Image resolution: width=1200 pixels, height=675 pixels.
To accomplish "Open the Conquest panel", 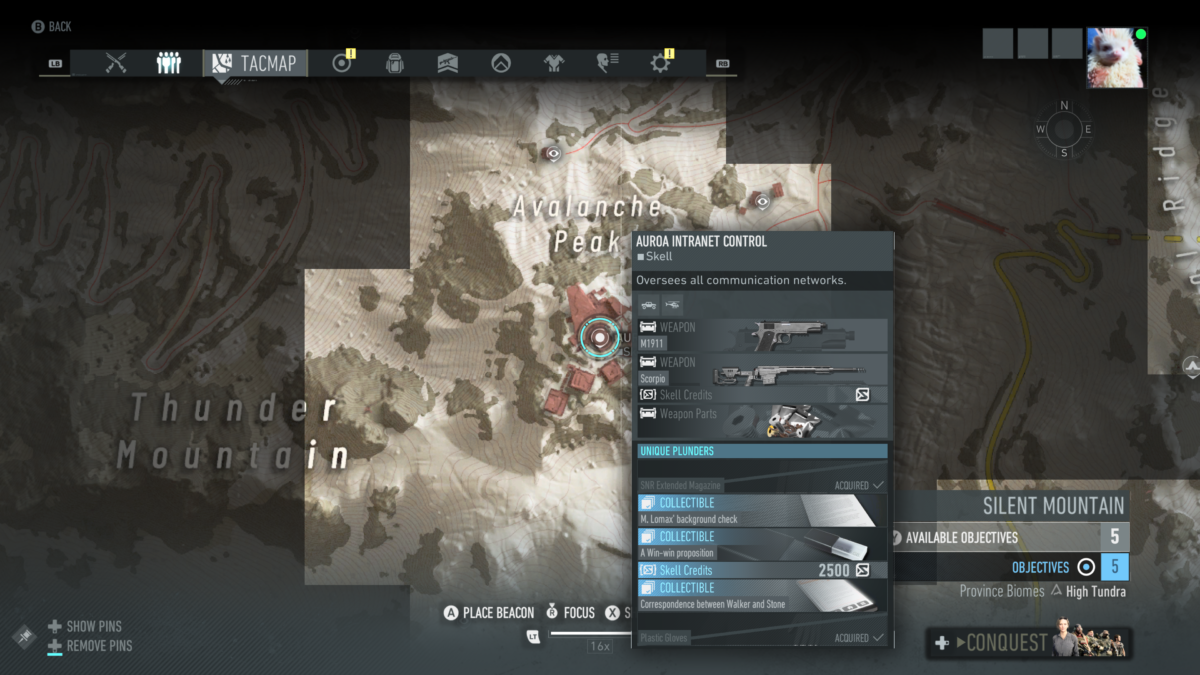I will coord(1028,643).
